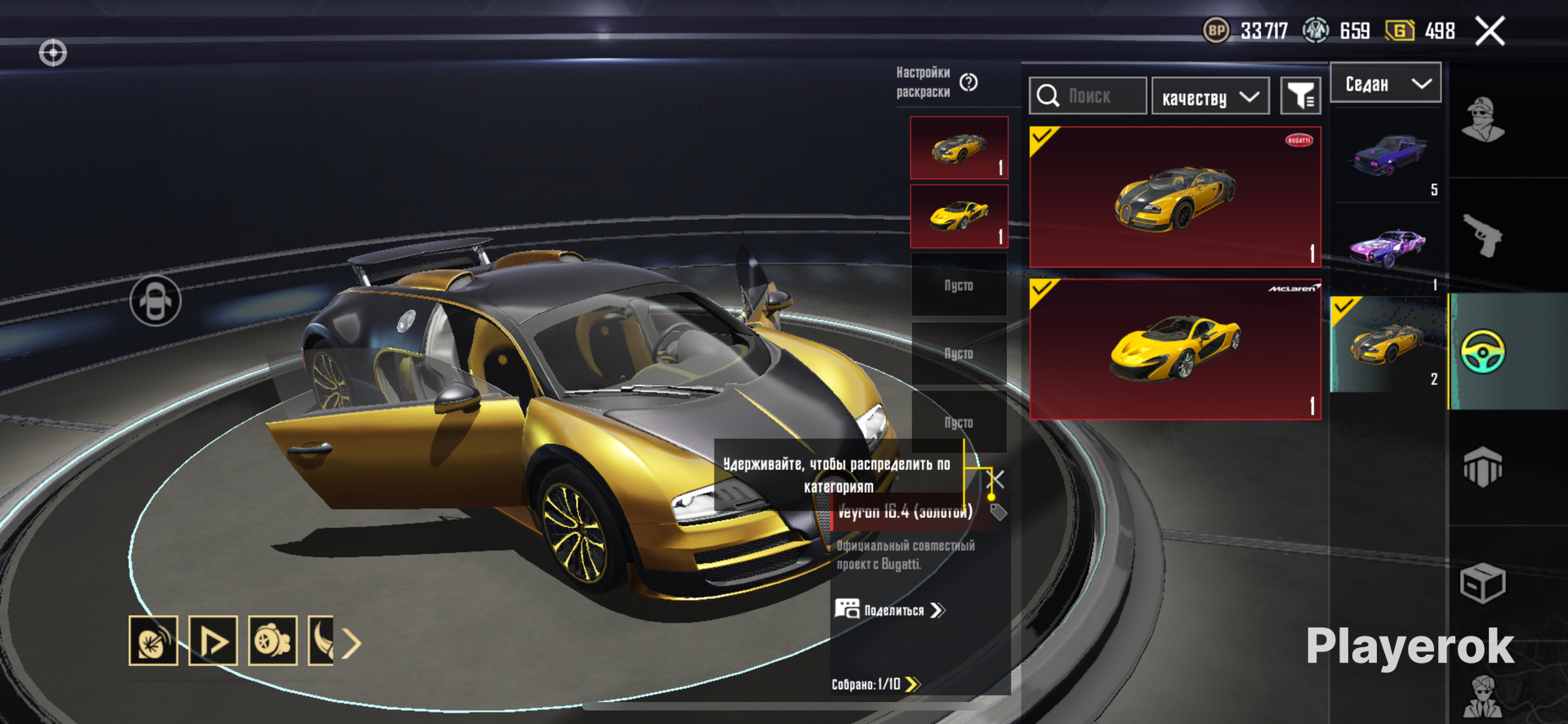
Task: Open the filter funnel button
Action: point(1300,97)
